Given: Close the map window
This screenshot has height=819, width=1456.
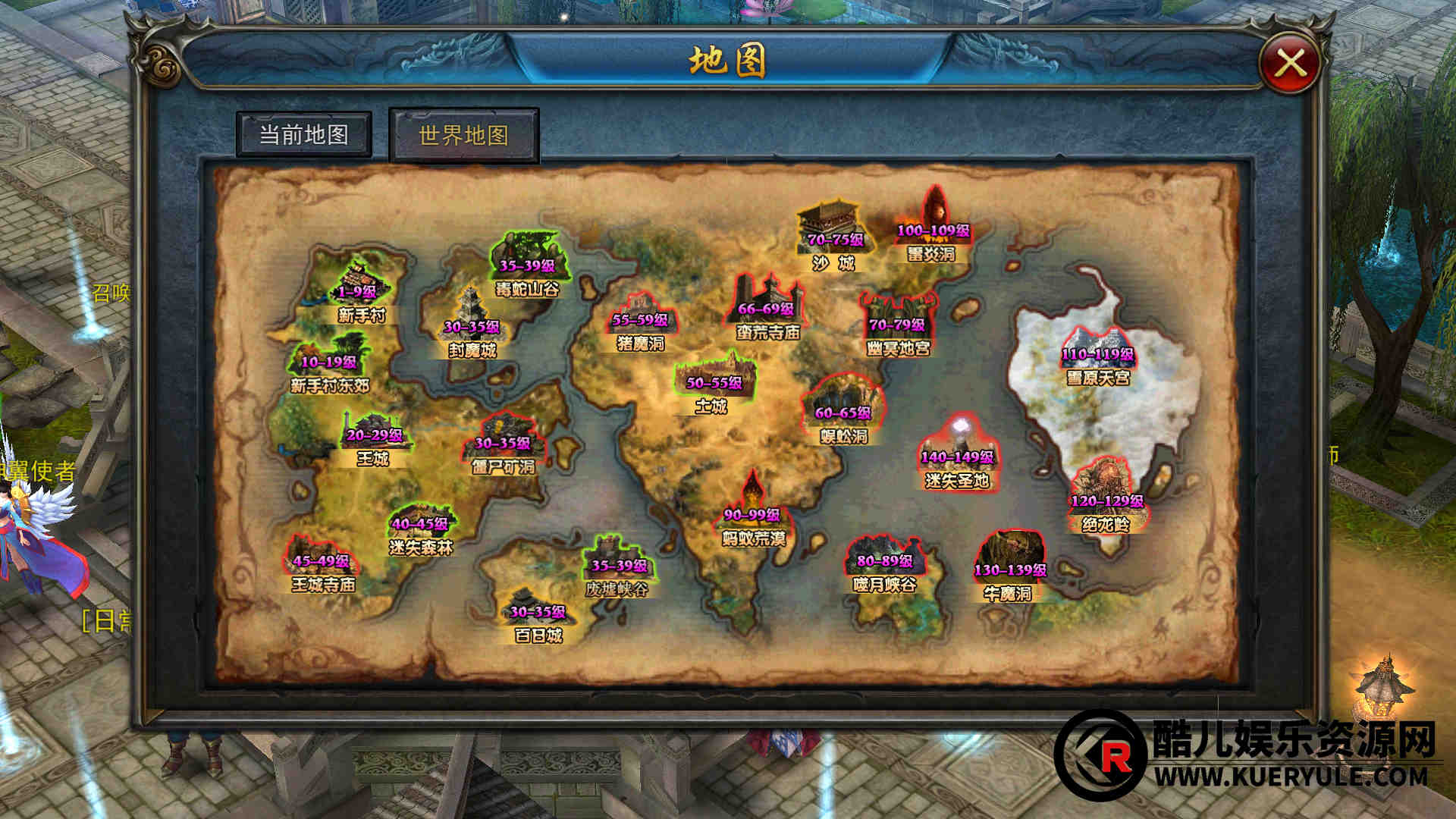Looking at the screenshot, I should click(x=1290, y=64).
